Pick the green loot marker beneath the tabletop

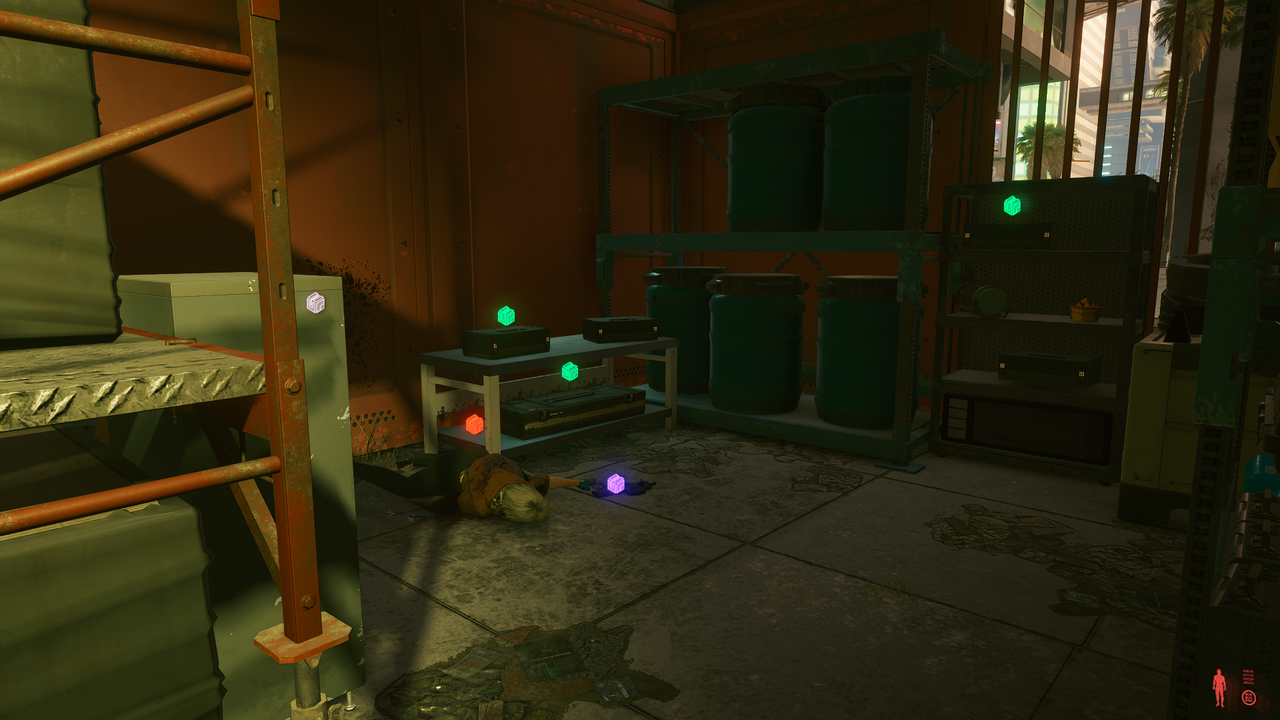(x=570, y=371)
